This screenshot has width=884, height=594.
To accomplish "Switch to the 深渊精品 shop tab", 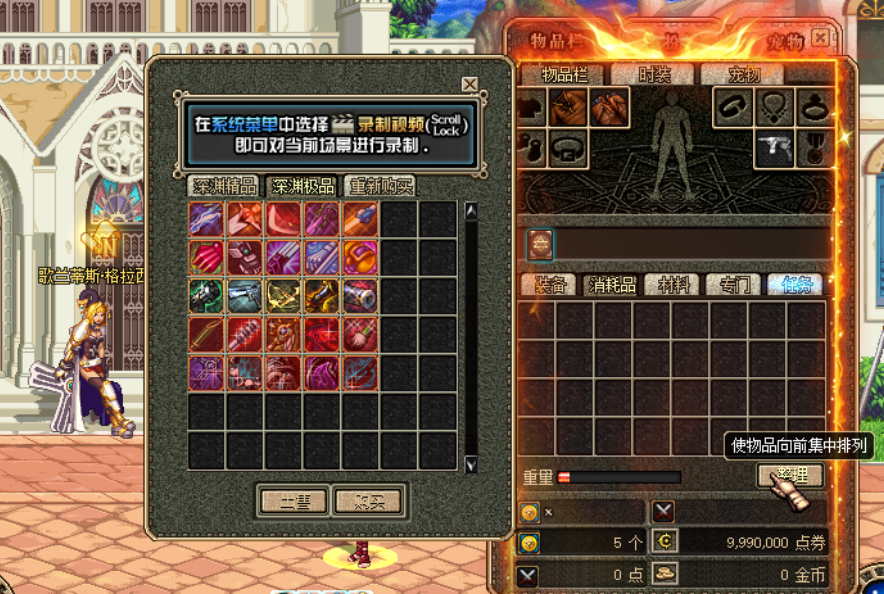I will pyautogui.click(x=223, y=186).
